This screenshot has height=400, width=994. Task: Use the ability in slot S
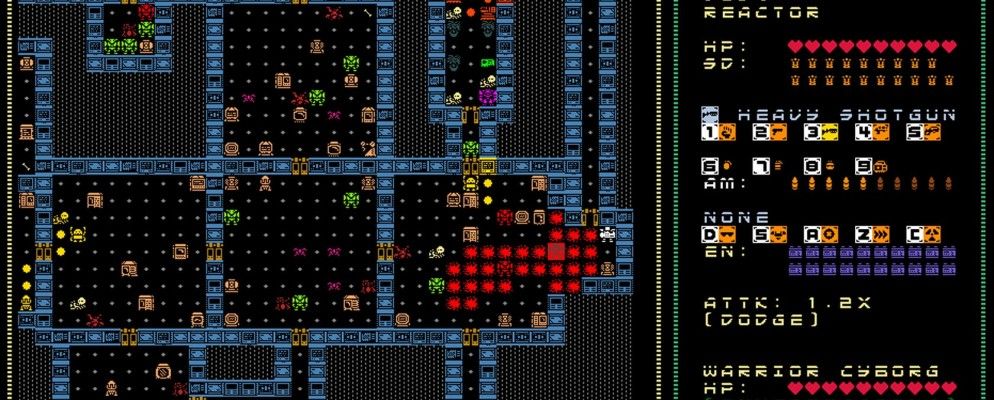[x=777, y=234]
